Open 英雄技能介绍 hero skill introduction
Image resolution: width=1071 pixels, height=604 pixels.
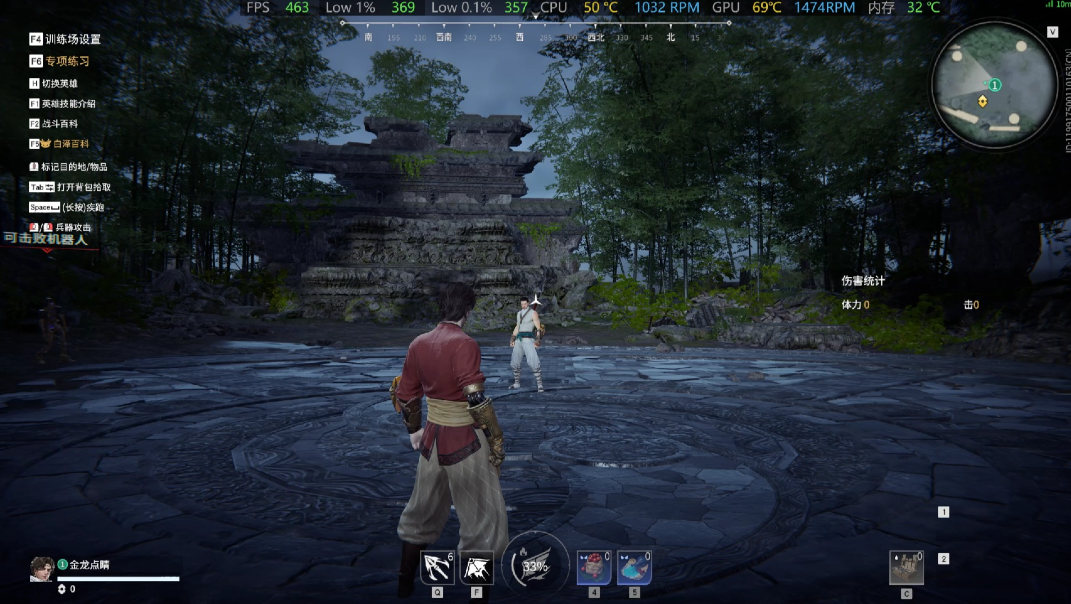click(x=68, y=103)
